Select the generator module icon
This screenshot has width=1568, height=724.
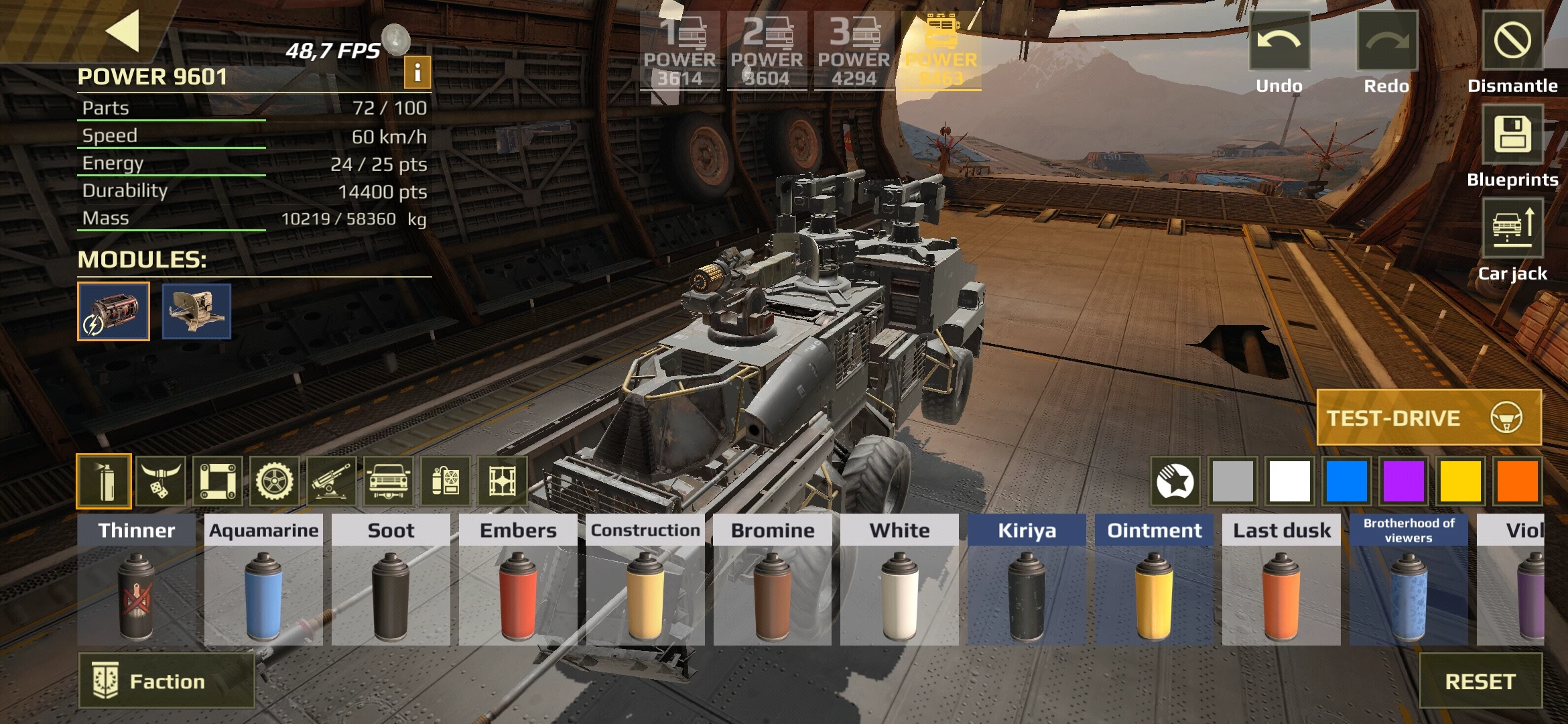[113, 311]
